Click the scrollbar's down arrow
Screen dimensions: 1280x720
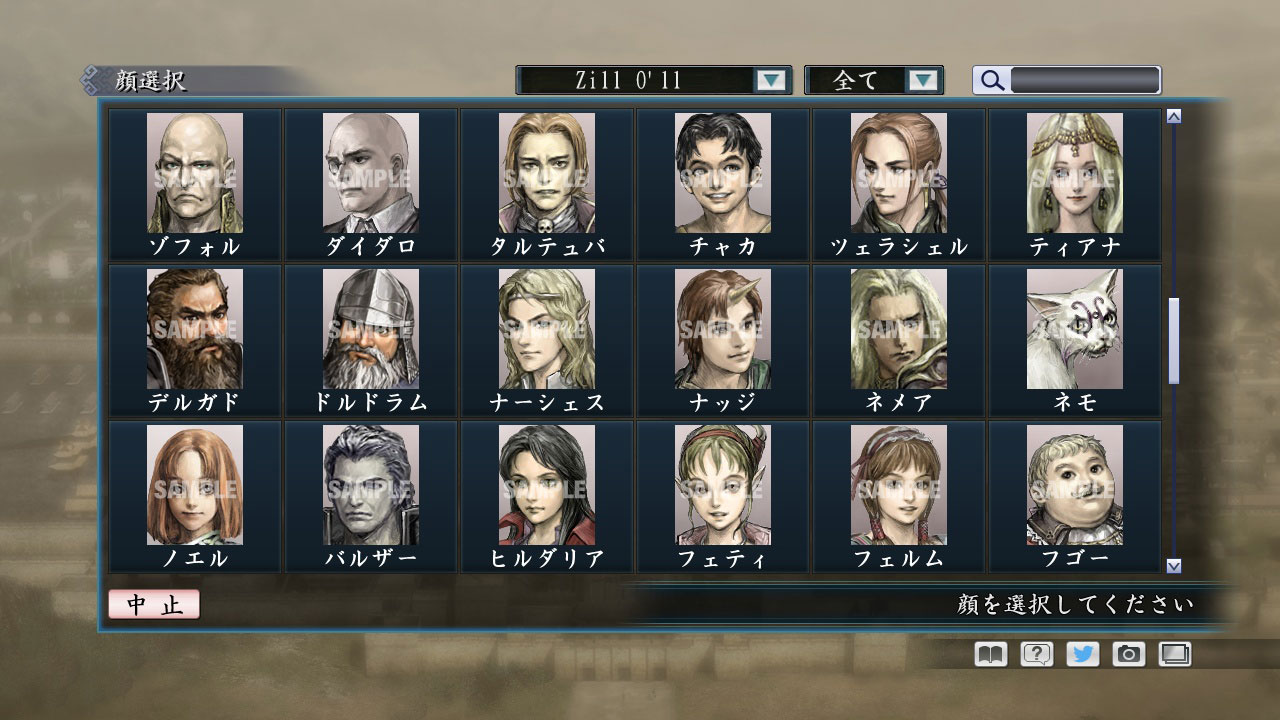point(1174,565)
